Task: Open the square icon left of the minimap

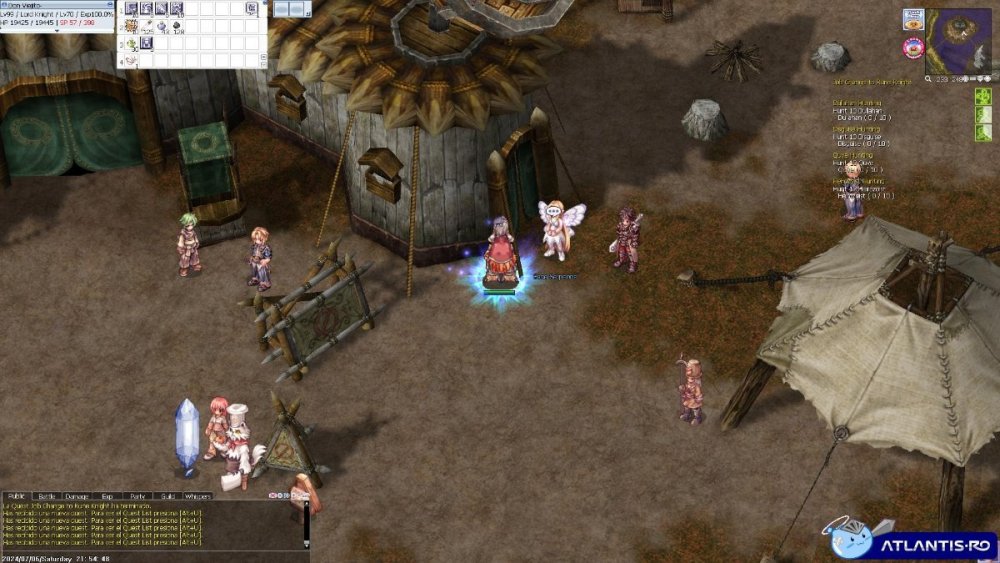Action: tap(913, 19)
